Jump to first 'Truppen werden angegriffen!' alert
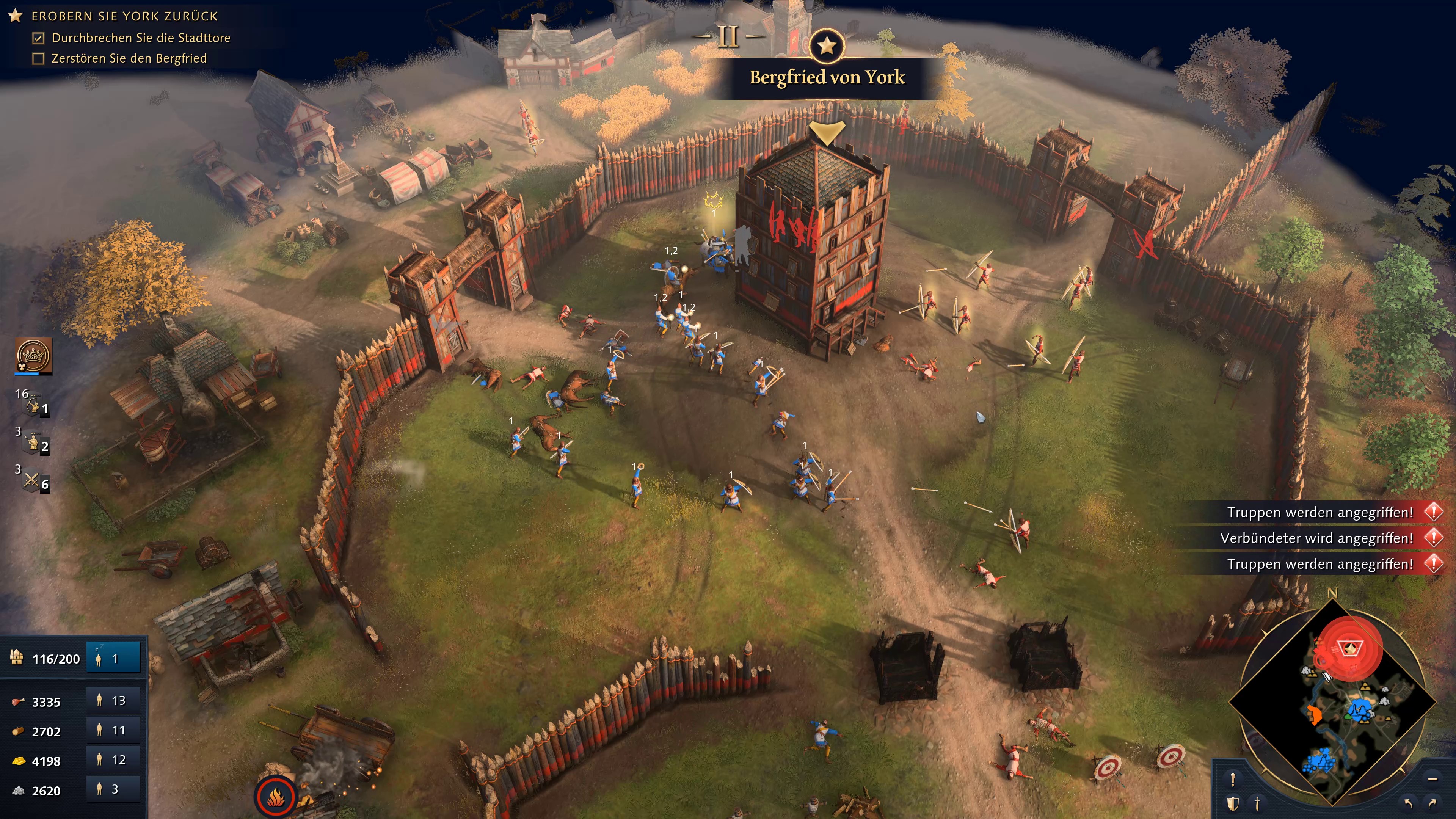Image resolution: width=1456 pixels, height=819 pixels. [1320, 513]
